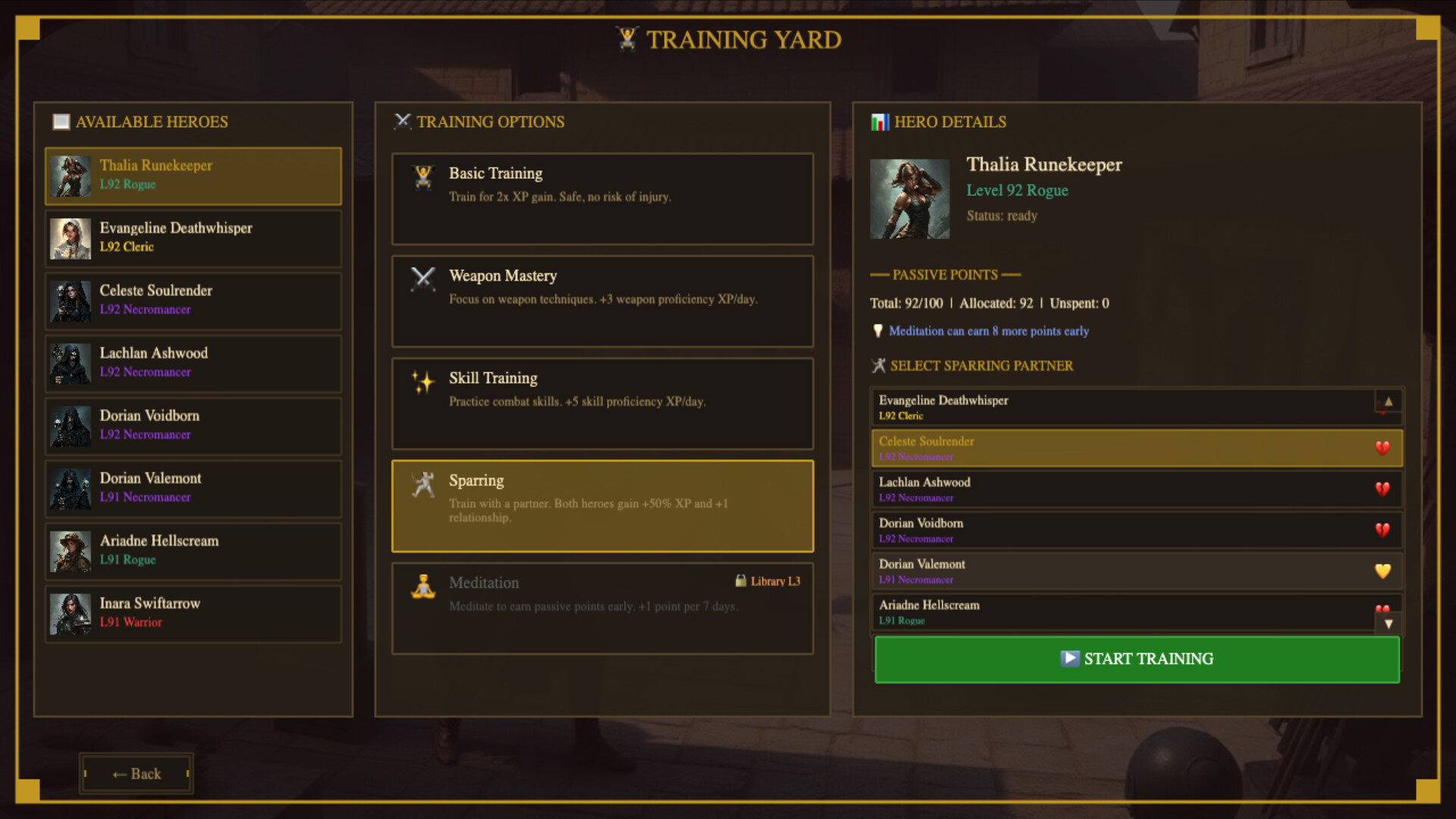The width and height of the screenshot is (1456, 819).
Task: Toggle the heart next to Lachlan Ashwood
Action: pyautogui.click(x=1382, y=489)
